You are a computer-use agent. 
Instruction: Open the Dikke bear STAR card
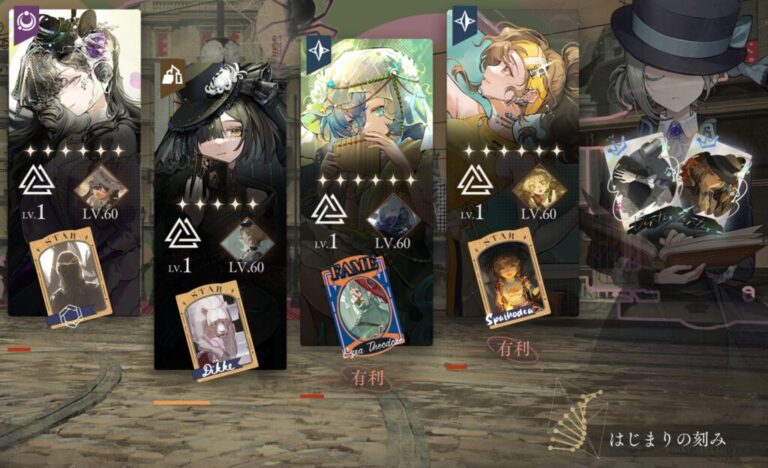217,332
